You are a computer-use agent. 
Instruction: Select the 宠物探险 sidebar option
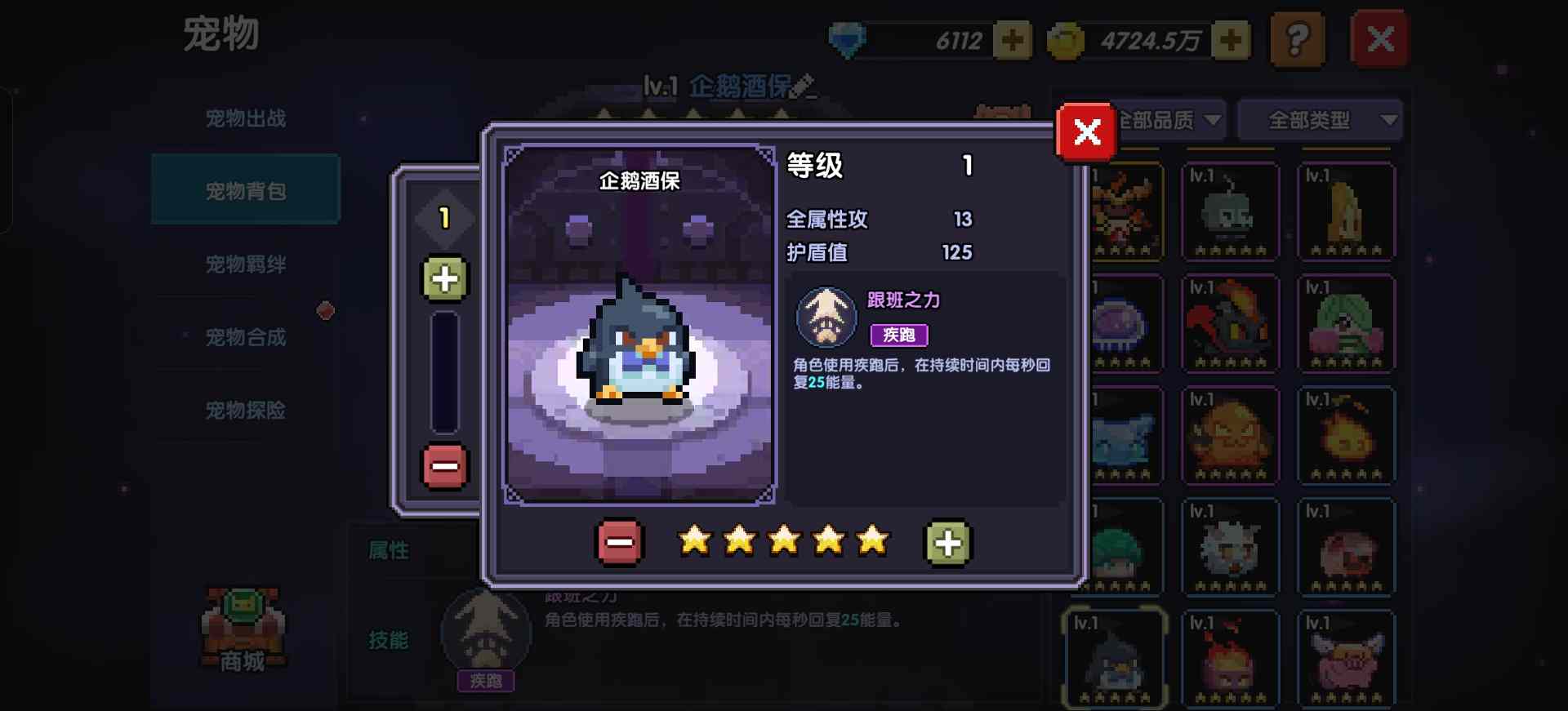(244, 411)
